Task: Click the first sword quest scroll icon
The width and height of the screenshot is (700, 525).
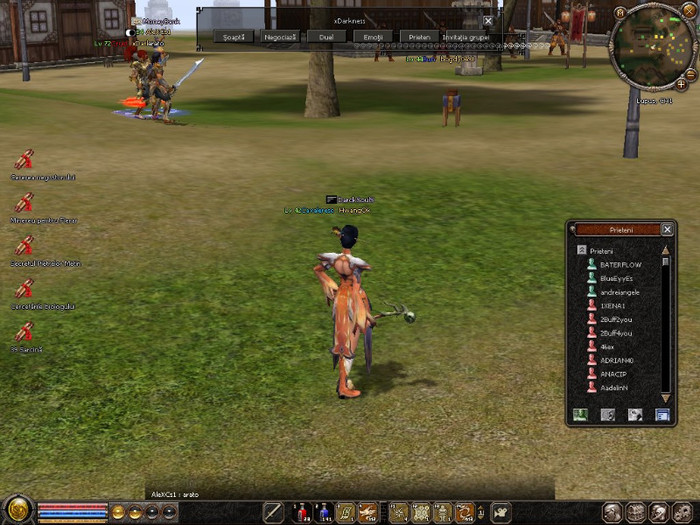Action: (24, 159)
